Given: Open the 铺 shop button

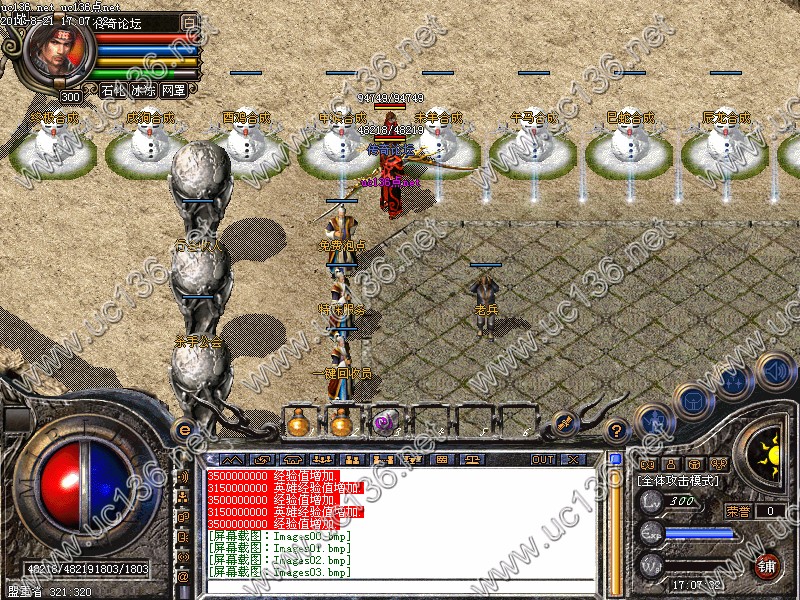Looking at the screenshot, I should 768,566.
